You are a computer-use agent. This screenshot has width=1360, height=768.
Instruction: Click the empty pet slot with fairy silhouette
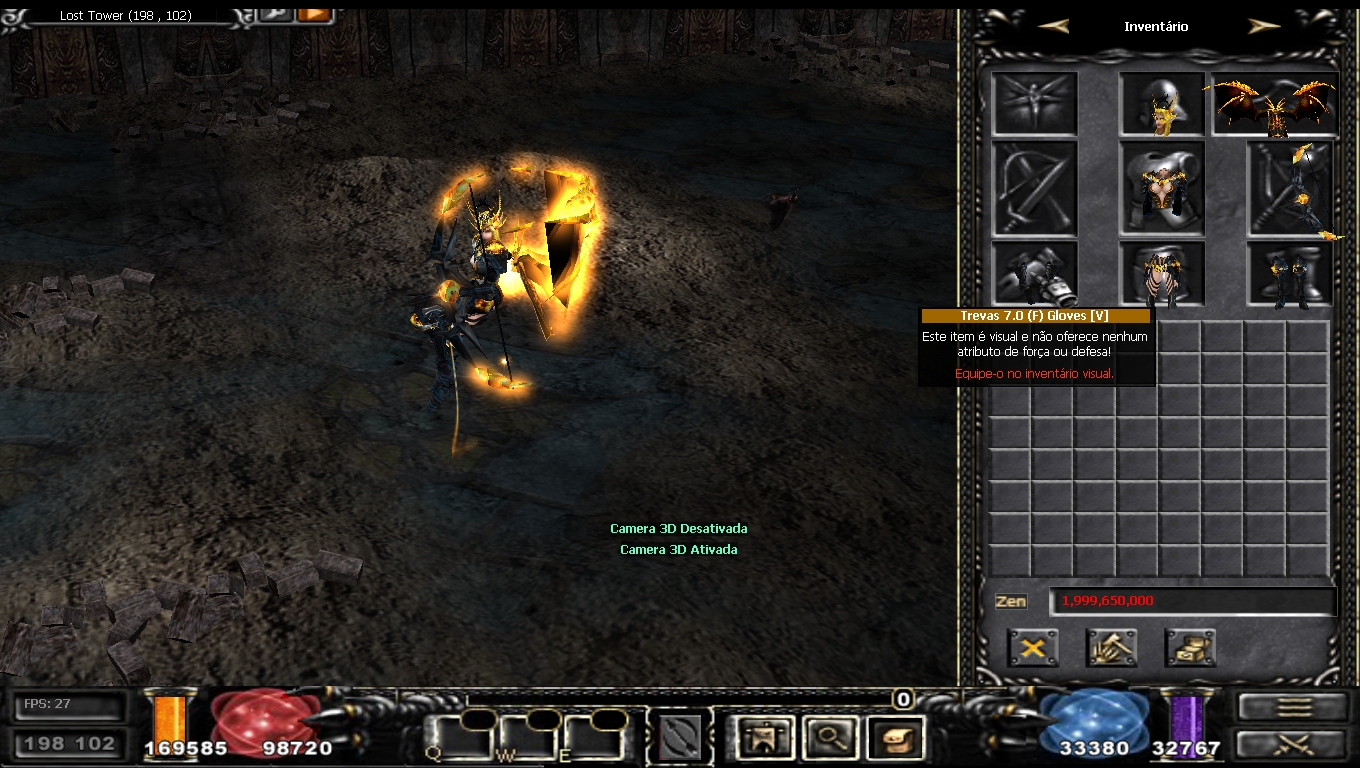(x=1034, y=104)
